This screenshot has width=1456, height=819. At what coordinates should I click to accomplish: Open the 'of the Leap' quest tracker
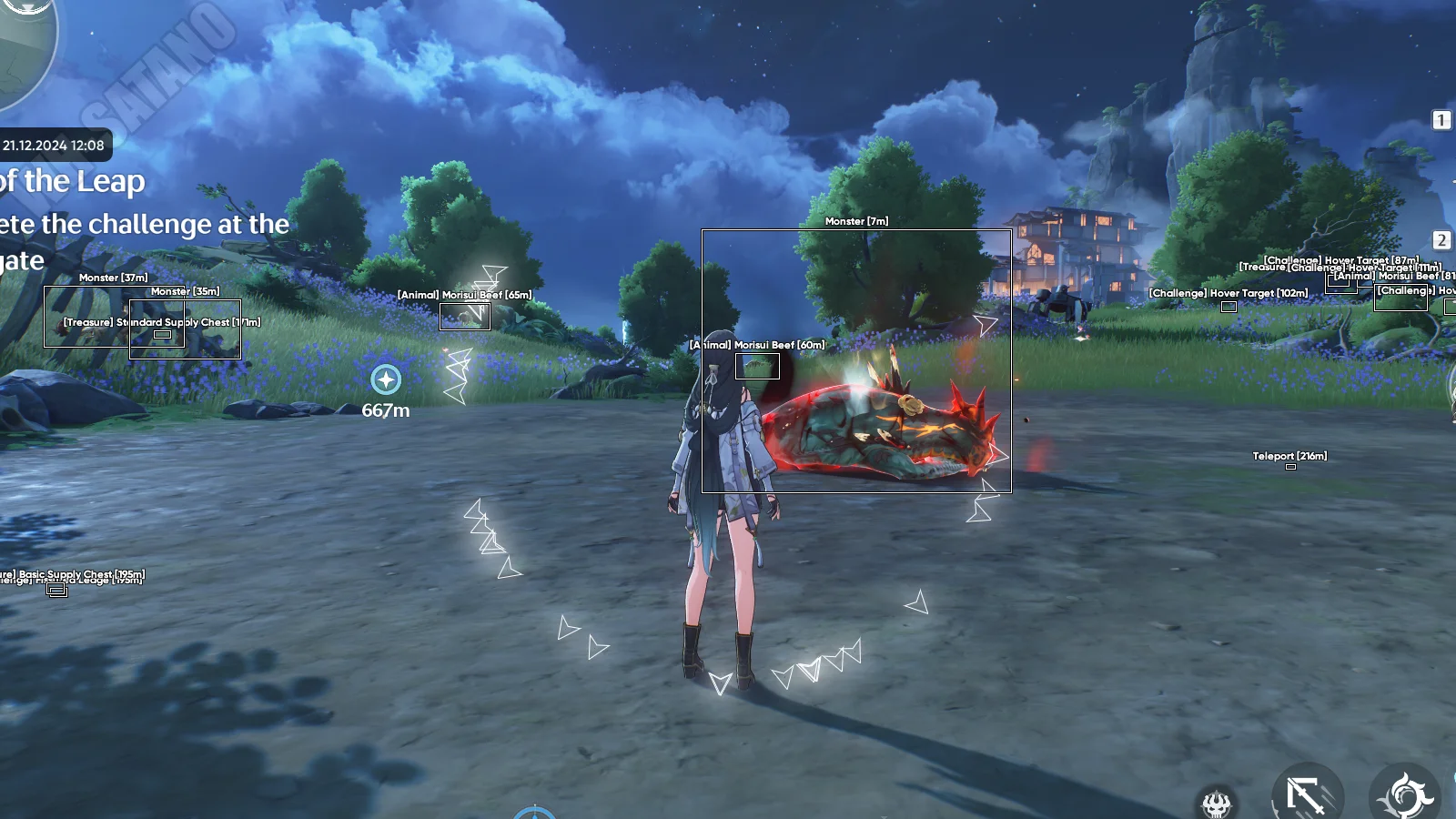pos(73,182)
